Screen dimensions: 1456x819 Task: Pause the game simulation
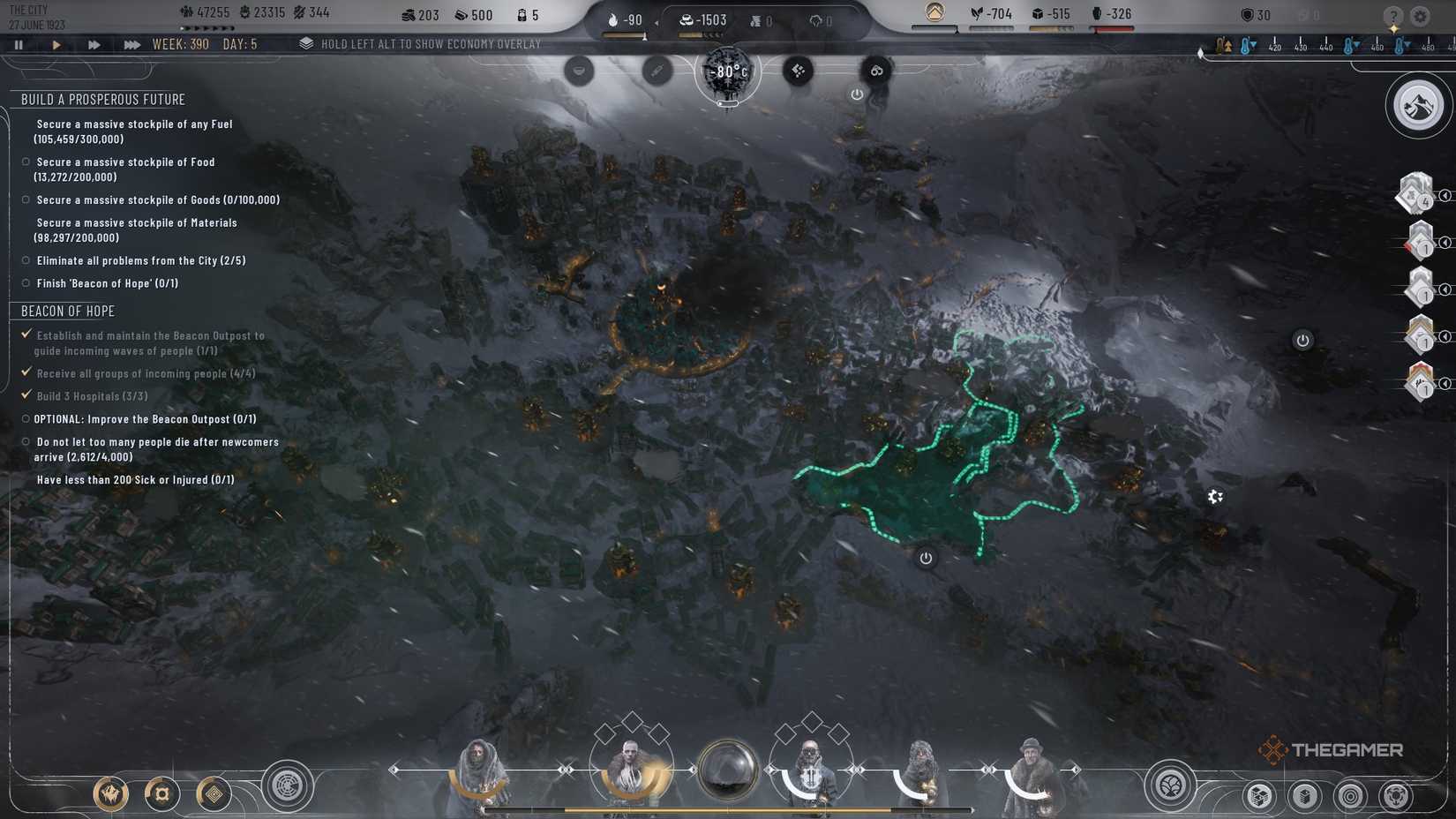coord(19,42)
